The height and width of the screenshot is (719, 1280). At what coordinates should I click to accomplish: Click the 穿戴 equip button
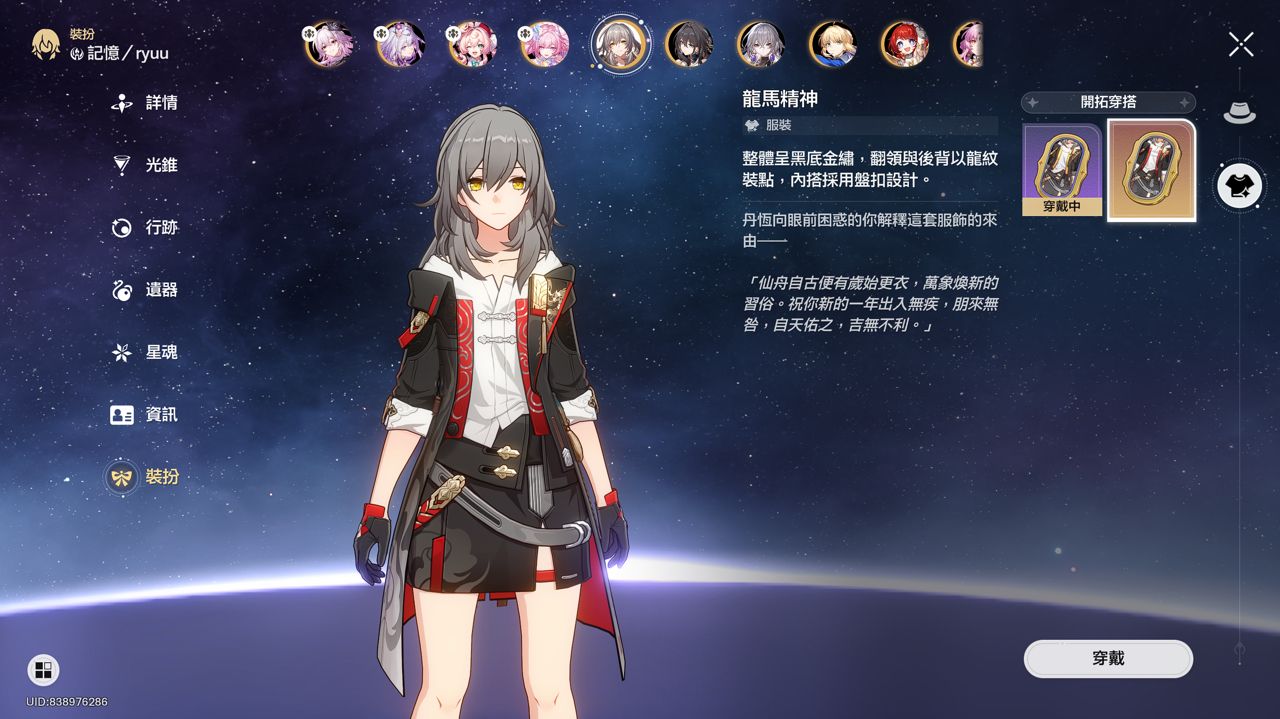point(1108,659)
